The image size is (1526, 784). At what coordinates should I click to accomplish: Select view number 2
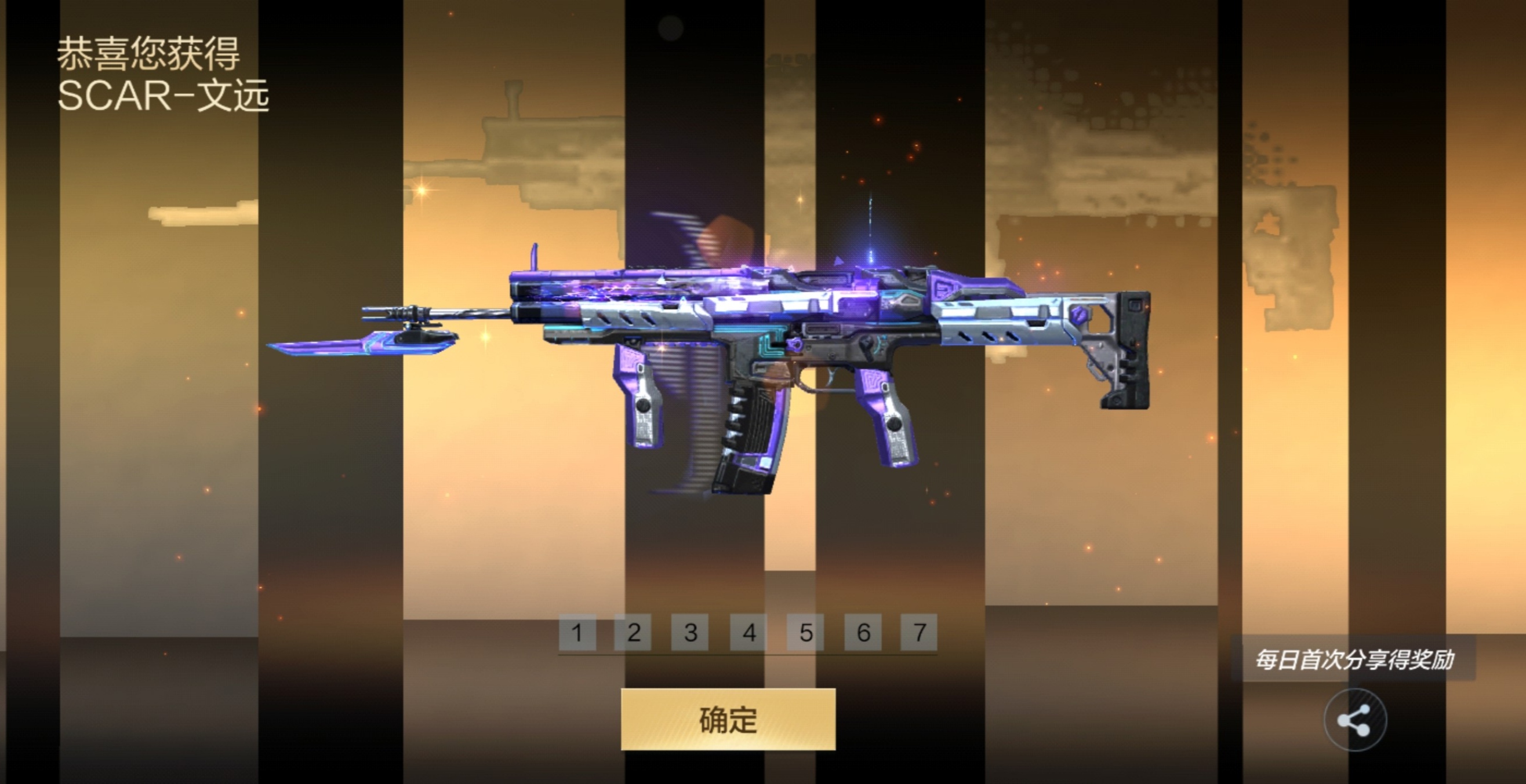point(634,633)
